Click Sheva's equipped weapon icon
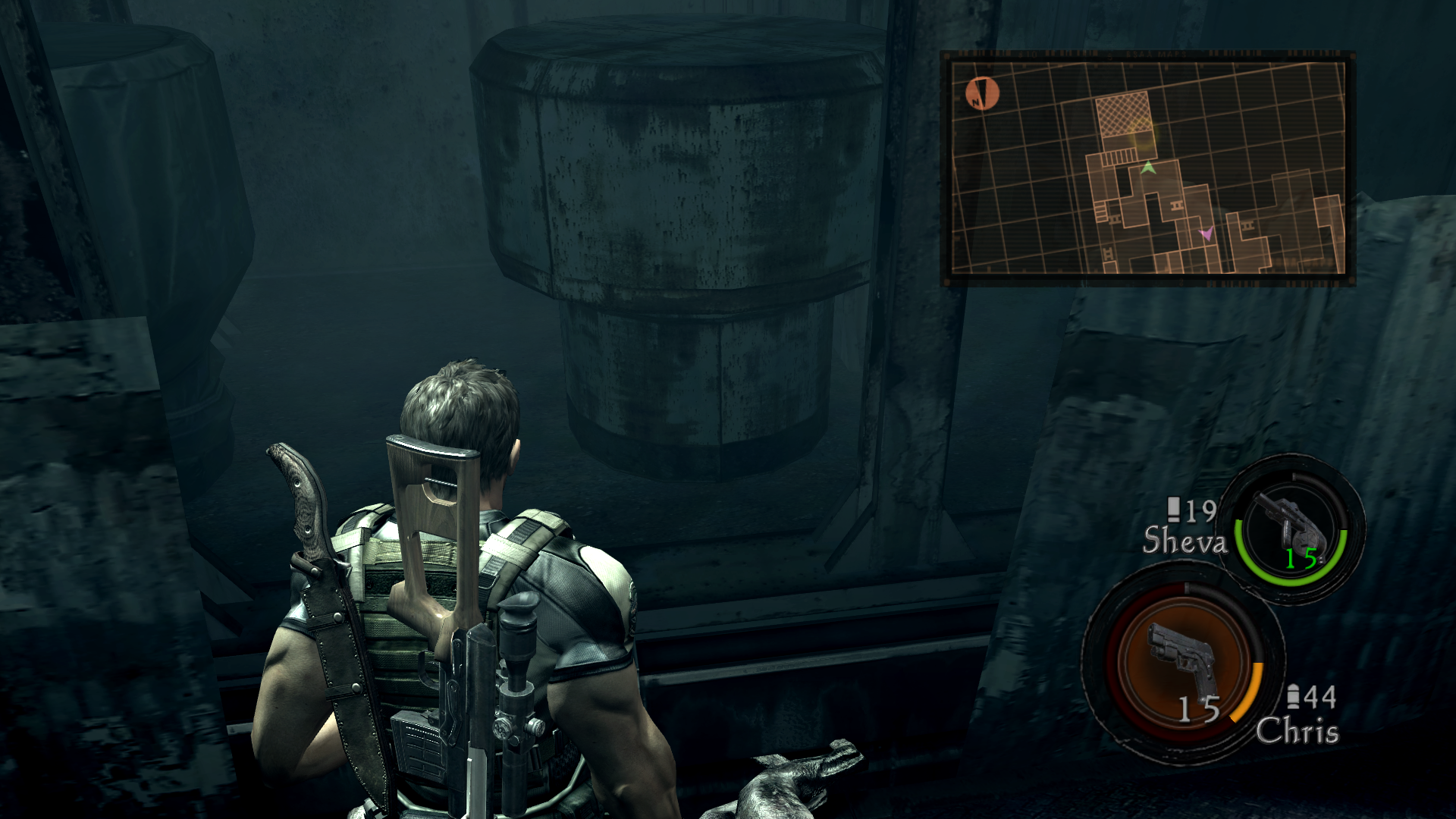Viewport: 1456px width, 819px height. click(x=1291, y=524)
